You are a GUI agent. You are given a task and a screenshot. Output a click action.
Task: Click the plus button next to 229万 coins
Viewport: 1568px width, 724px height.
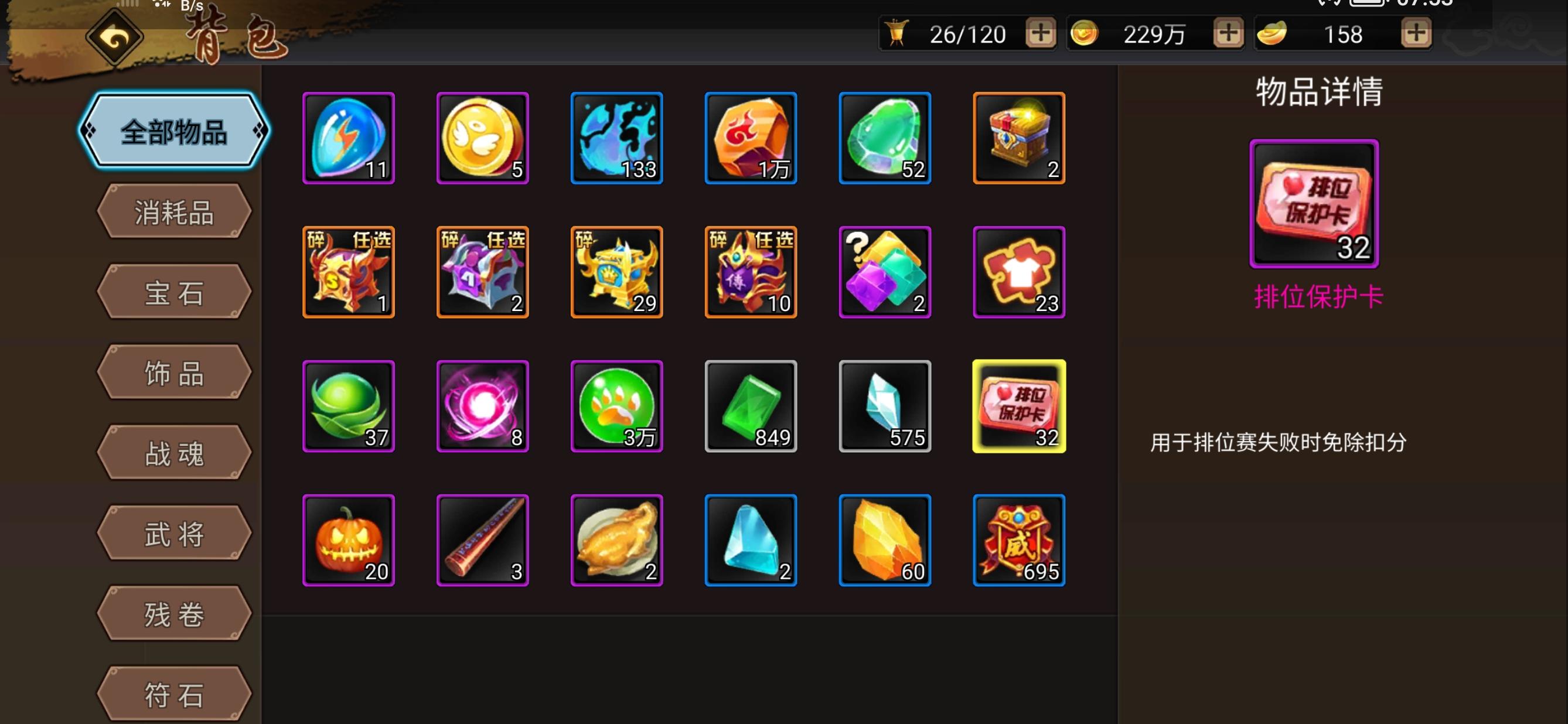(x=1225, y=35)
